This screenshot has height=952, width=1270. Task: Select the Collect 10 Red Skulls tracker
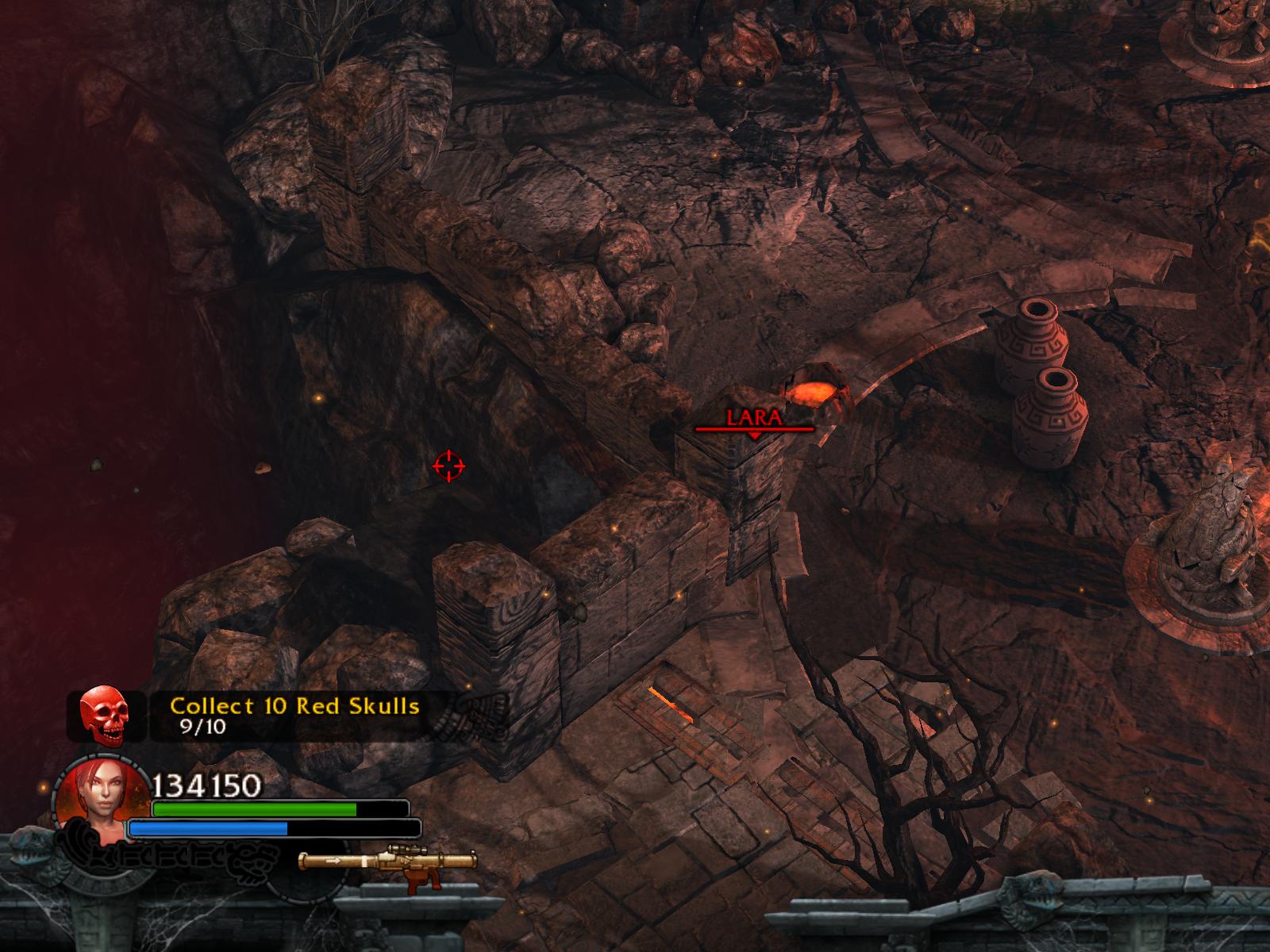(x=295, y=715)
